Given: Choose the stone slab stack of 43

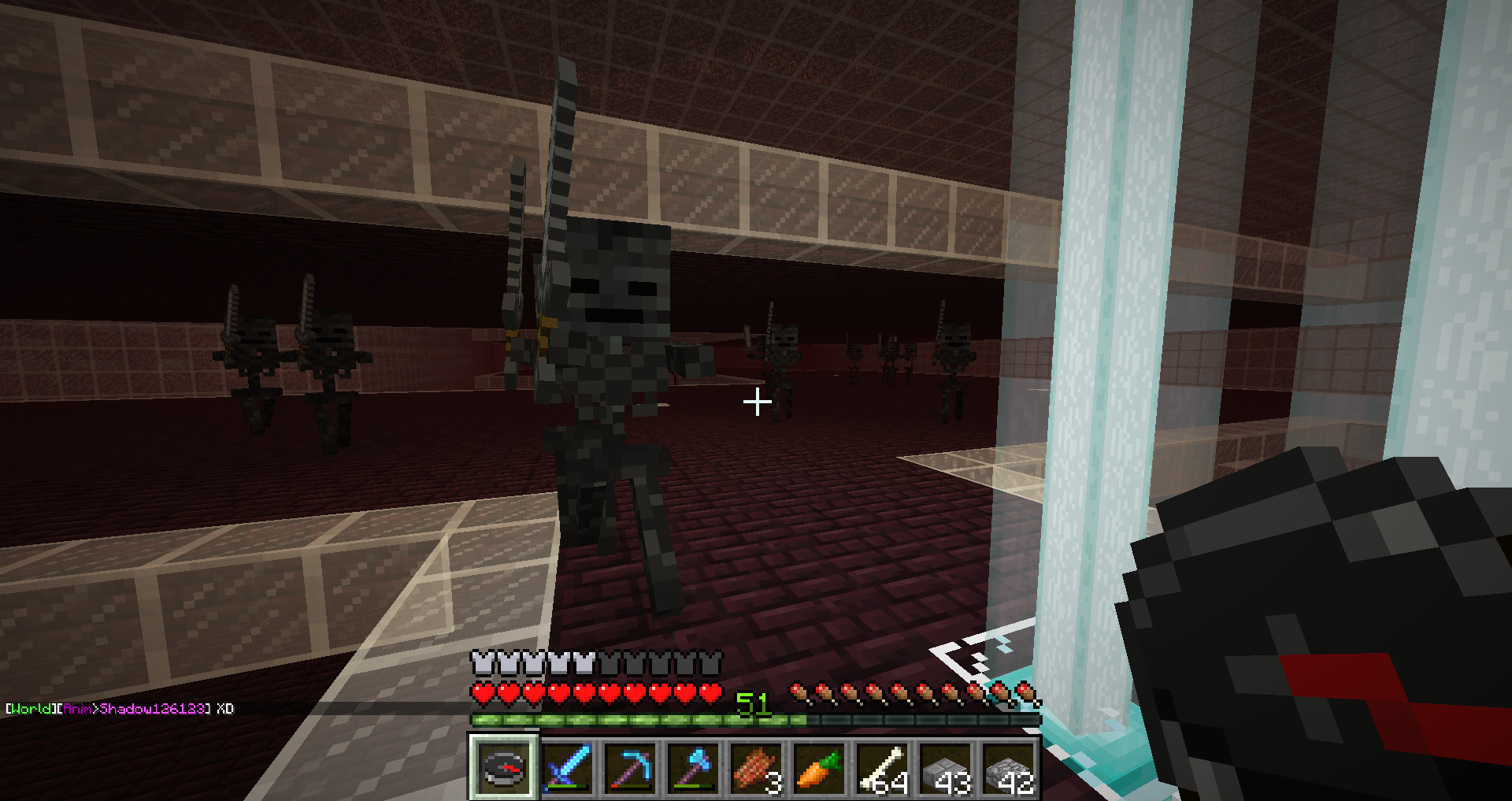Looking at the screenshot, I should [945, 766].
